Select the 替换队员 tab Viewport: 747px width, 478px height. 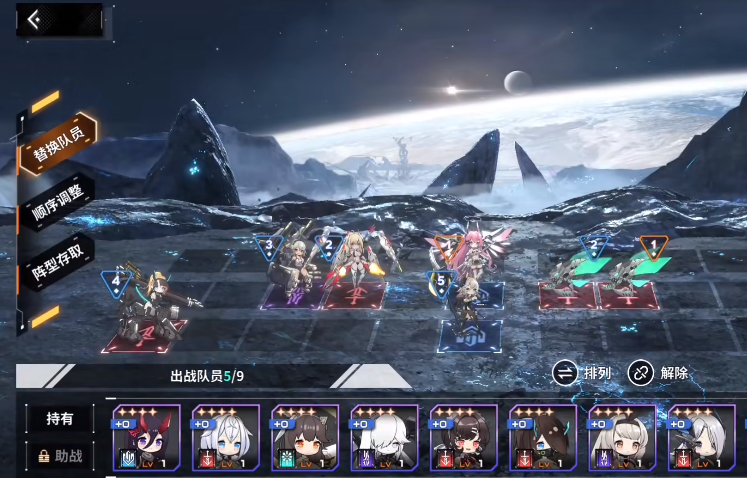(59, 152)
